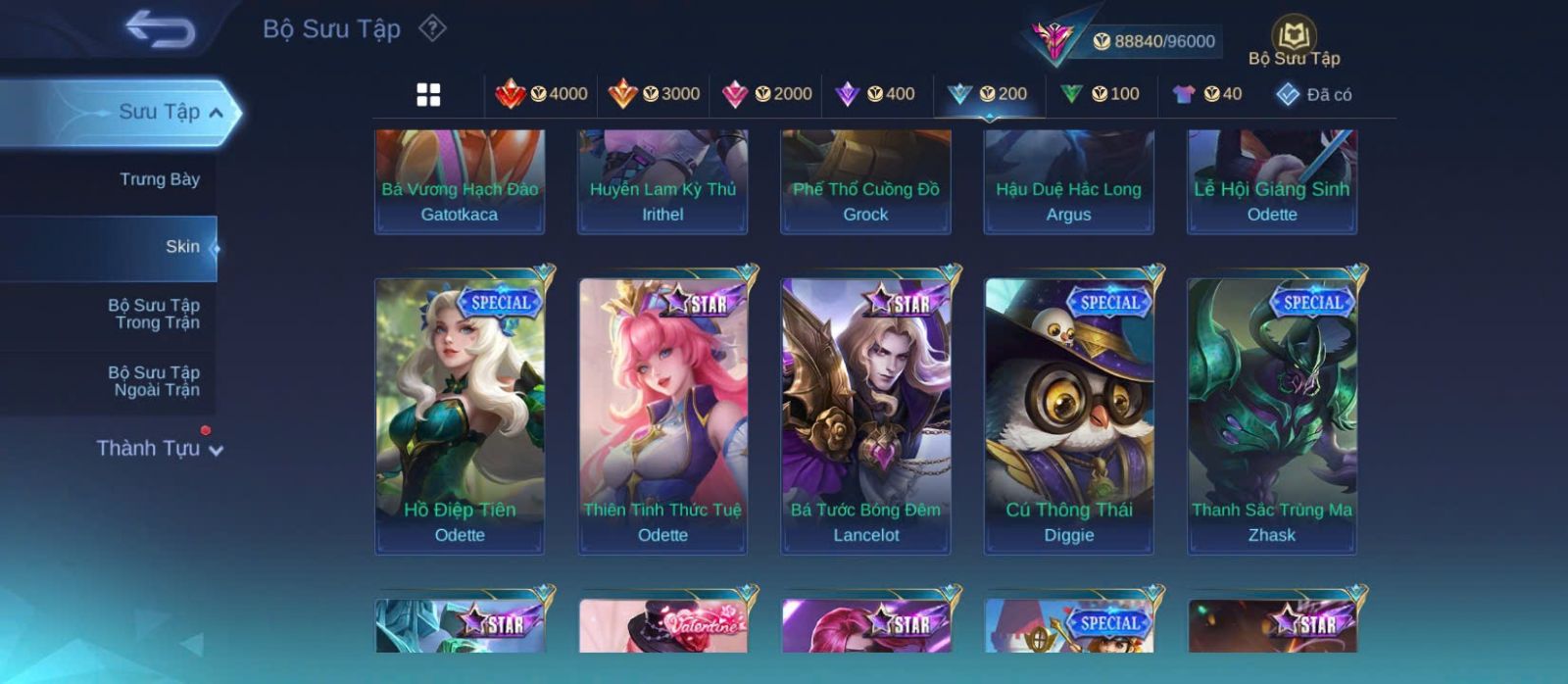Filter skins by the 3000 point tier
The width and height of the screenshot is (1568, 684).
[654, 94]
